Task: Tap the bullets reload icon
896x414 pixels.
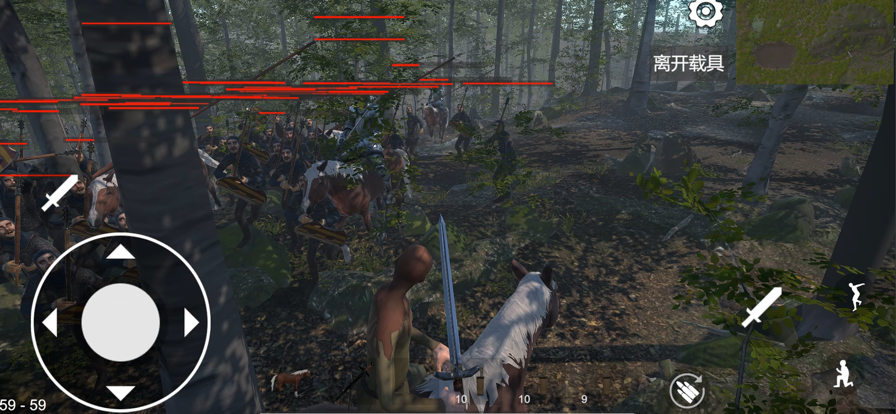Action: [688, 388]
